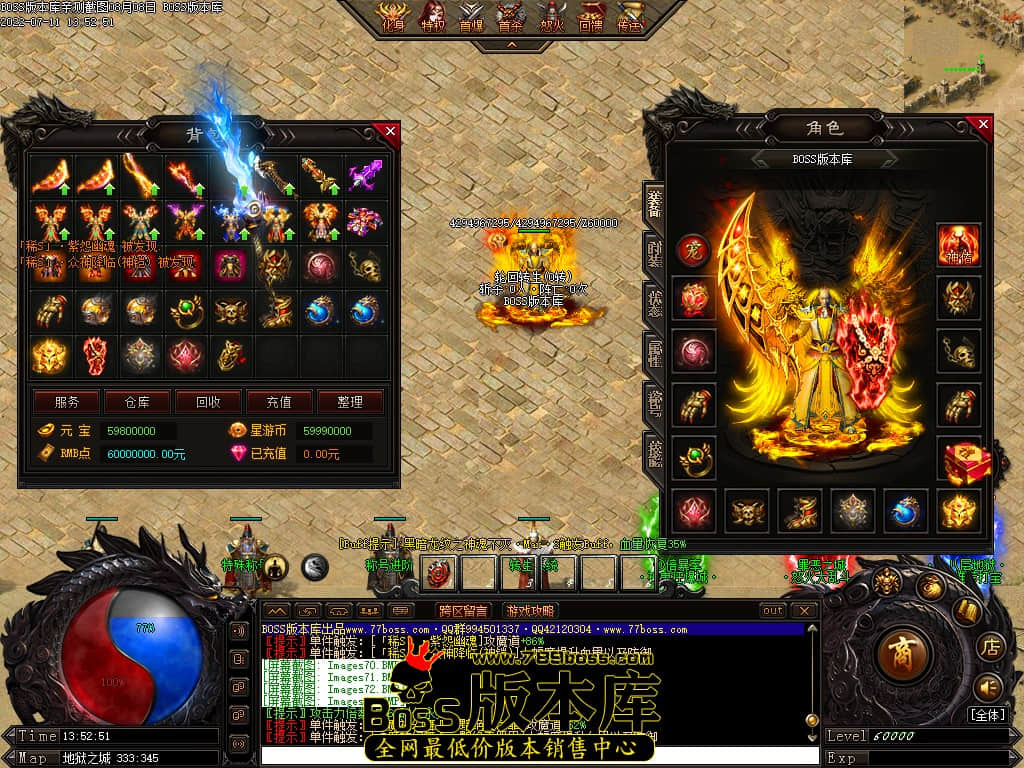Click the 回收 recycle button
Image resolution: width=1024 pixels, height=768 pixels.
208,402
